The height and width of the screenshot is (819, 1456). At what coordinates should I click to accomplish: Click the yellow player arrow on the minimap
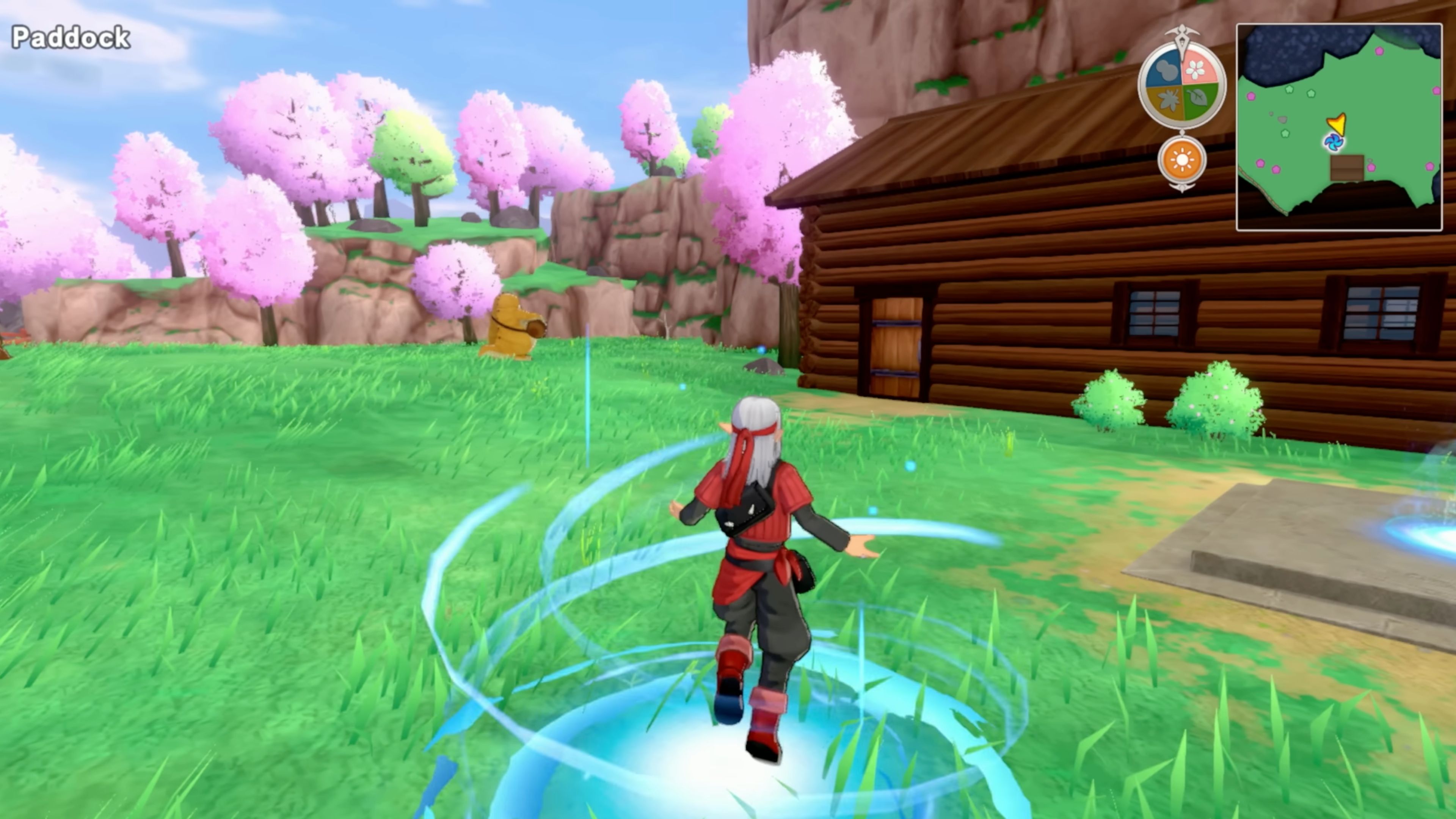pos(1337,123)
